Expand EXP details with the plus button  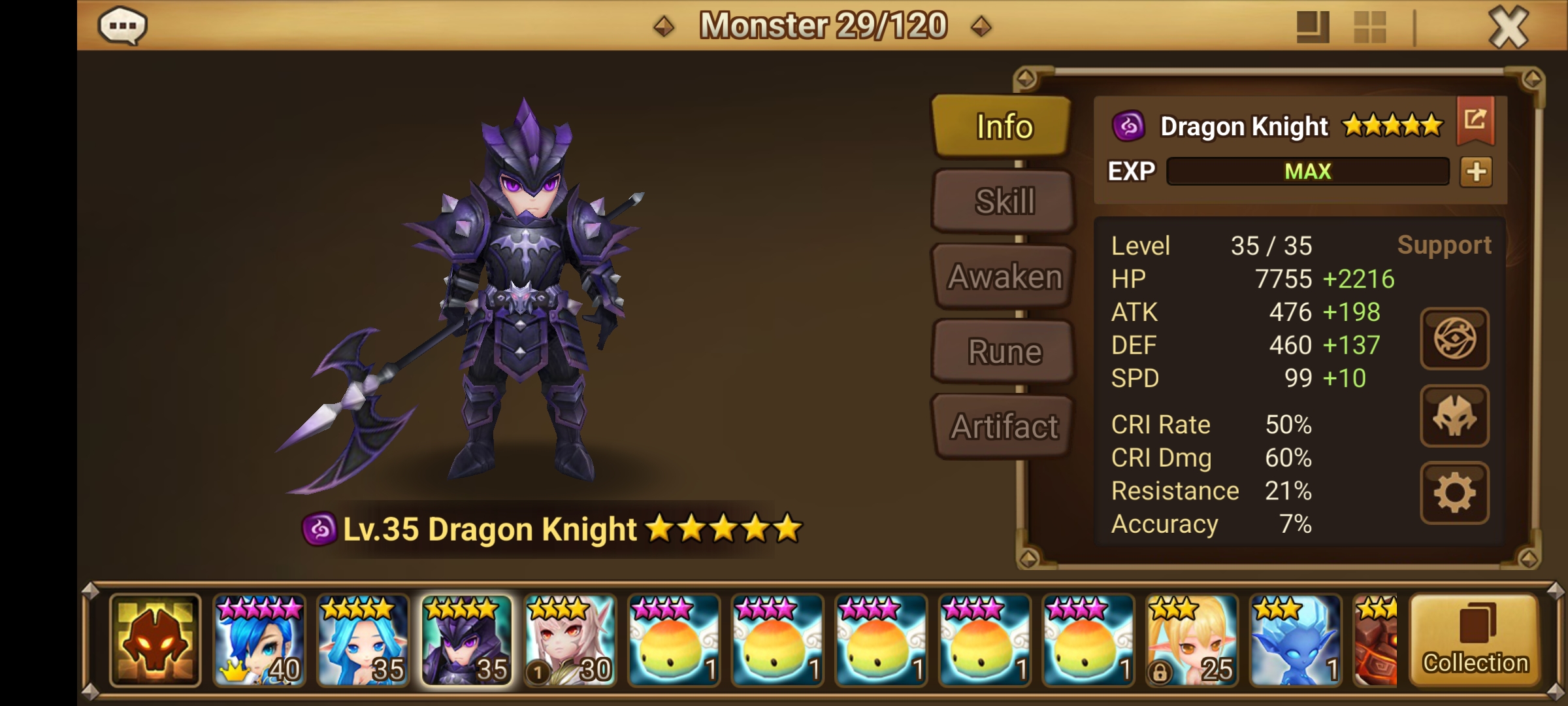coord(1477,171)
